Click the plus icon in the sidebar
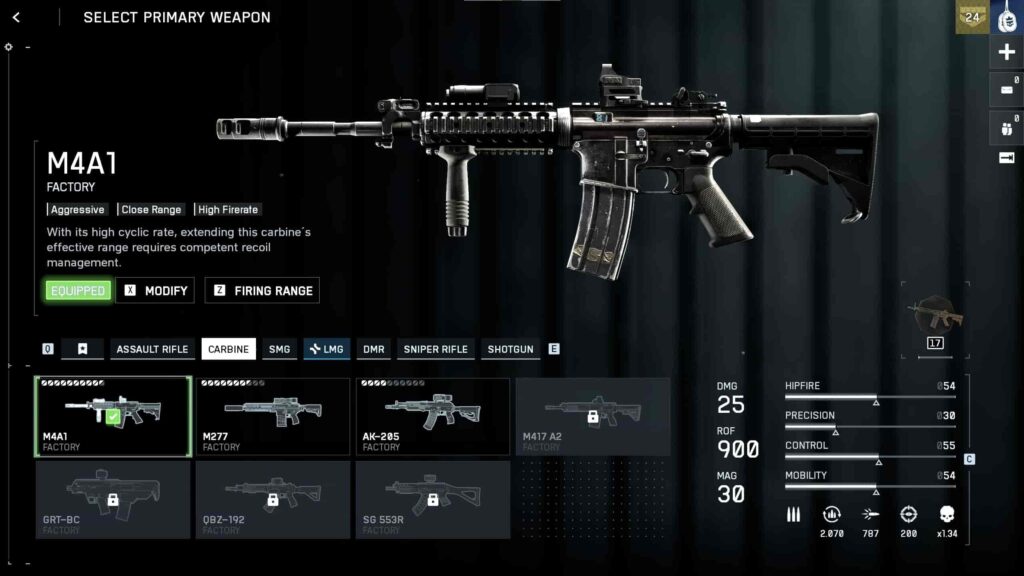Image resolution: width=1024 pixels, height=576 pixels. pos(1006,53)
